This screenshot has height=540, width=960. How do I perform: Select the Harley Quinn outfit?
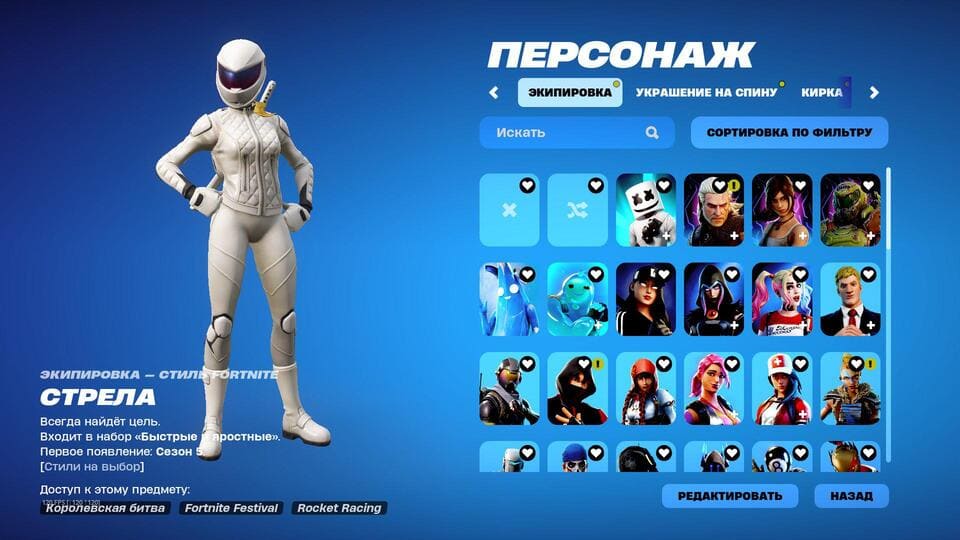coord(782,299)
